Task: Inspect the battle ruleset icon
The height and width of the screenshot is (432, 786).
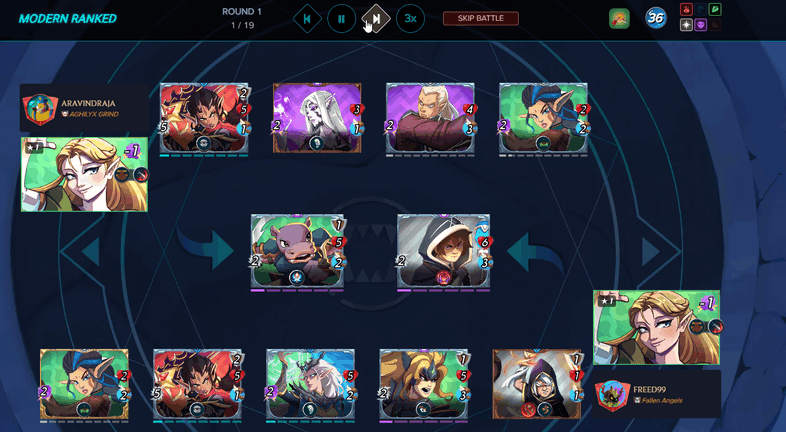Action: click(619, 18)
